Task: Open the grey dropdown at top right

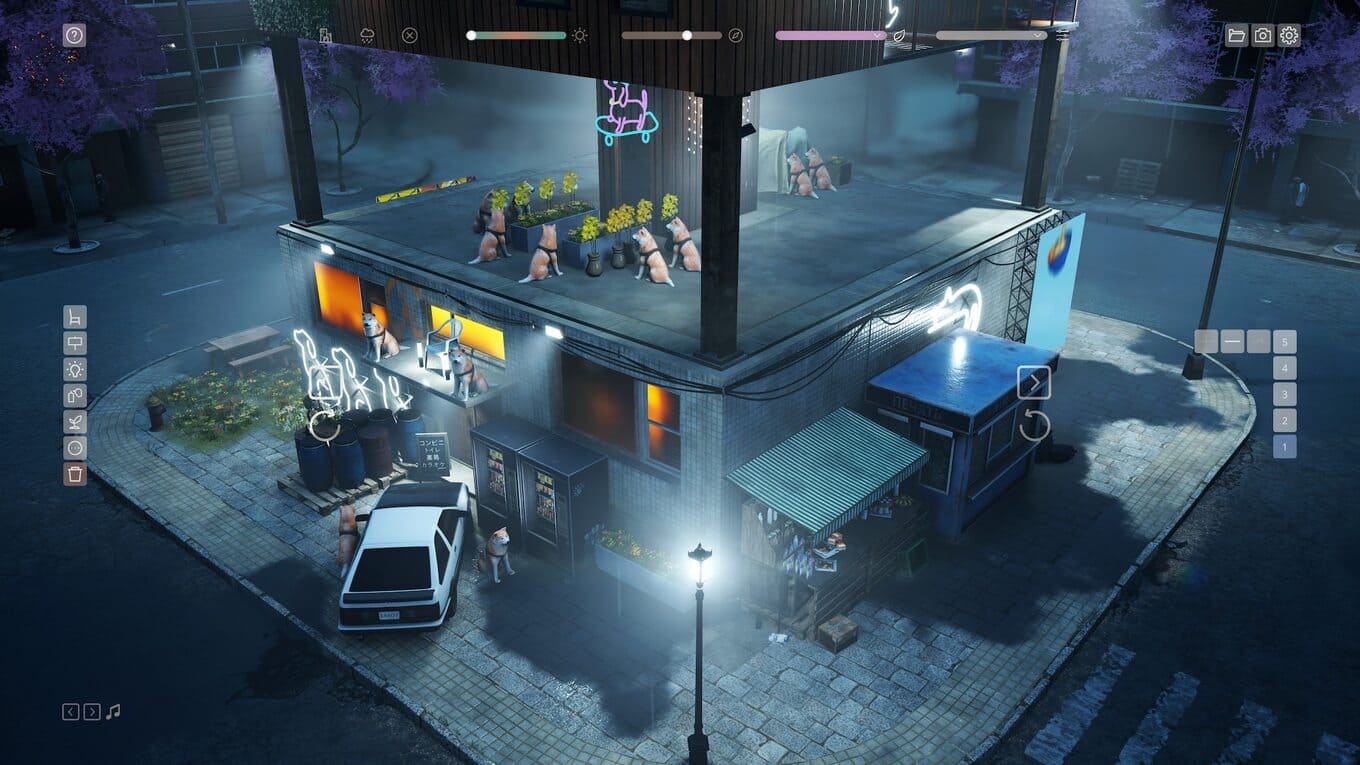Action: pyautogui.click(x=991, y=35)
